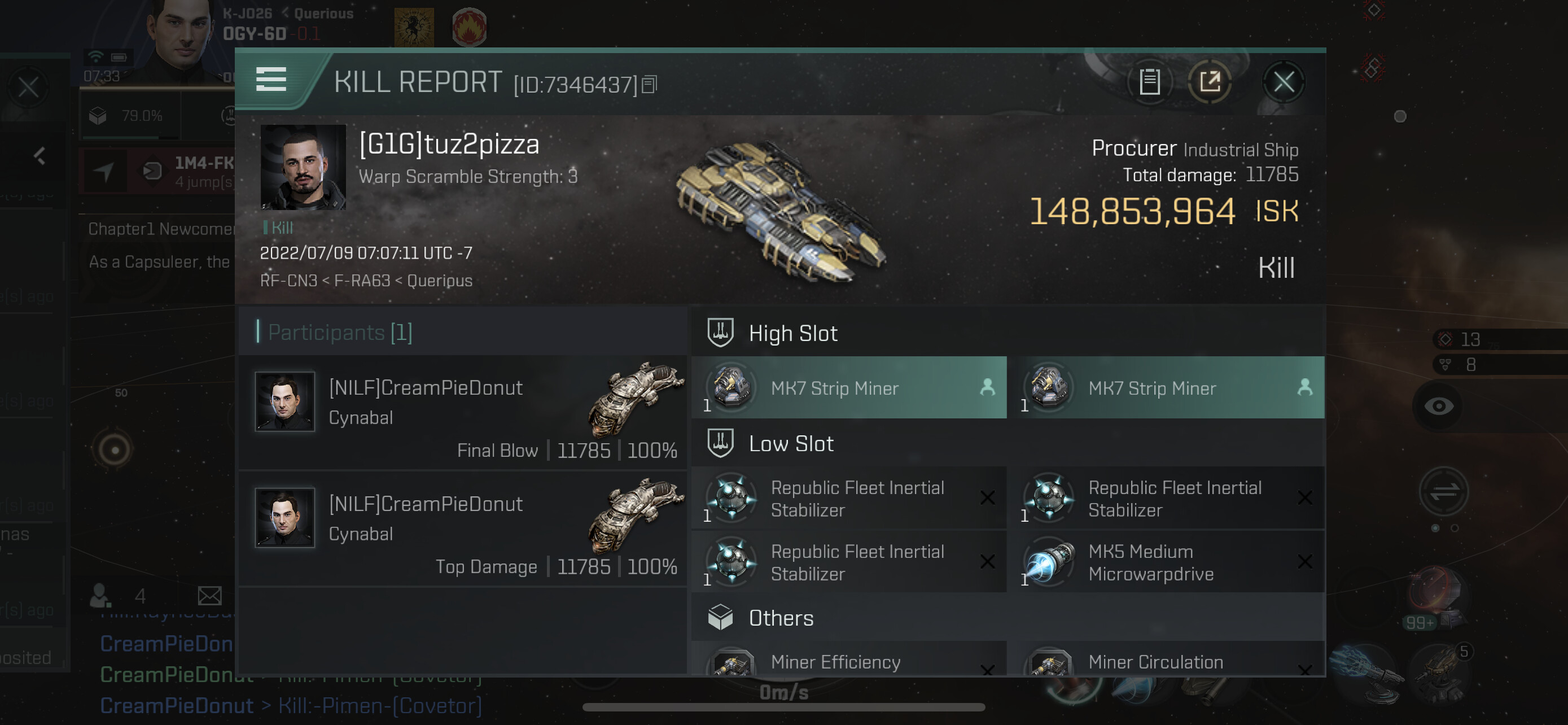The width and height of the screenshot is (1568, 725).
Task: Click the swap arrows button
Action: coord(1443,491)
